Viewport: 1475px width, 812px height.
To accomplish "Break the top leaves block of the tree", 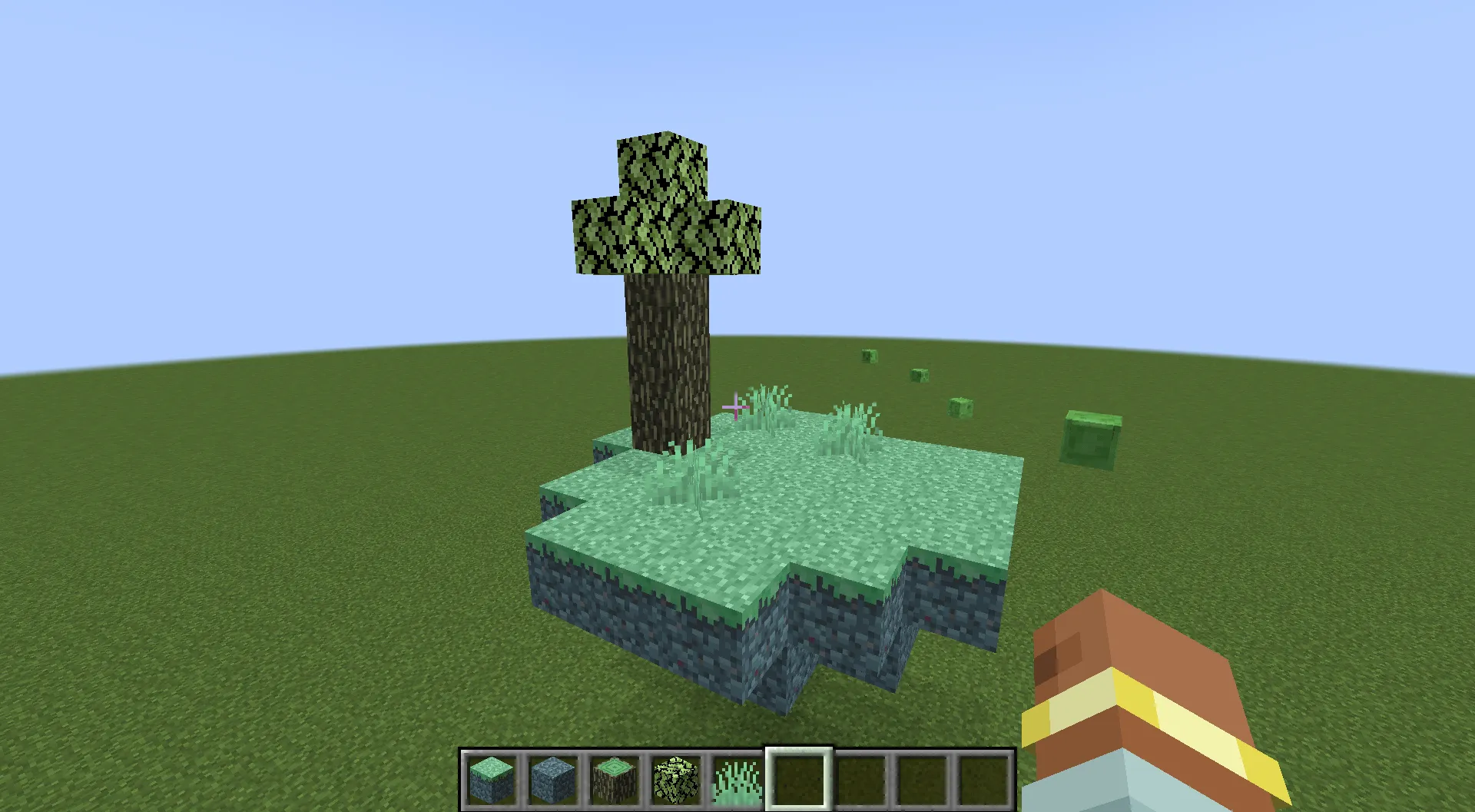I will pos(665,165).
